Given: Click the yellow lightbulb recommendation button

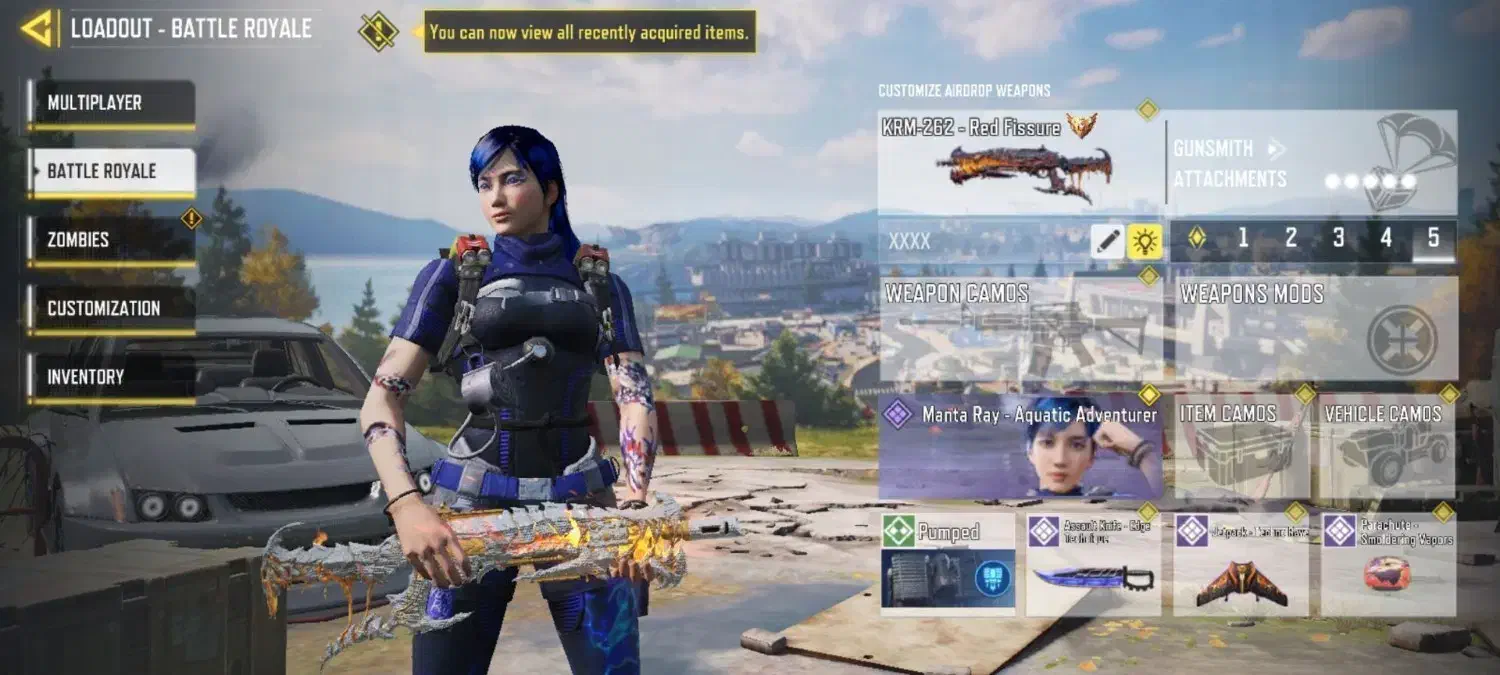Looking at the screenshot, I should [x=1144, y=241].
